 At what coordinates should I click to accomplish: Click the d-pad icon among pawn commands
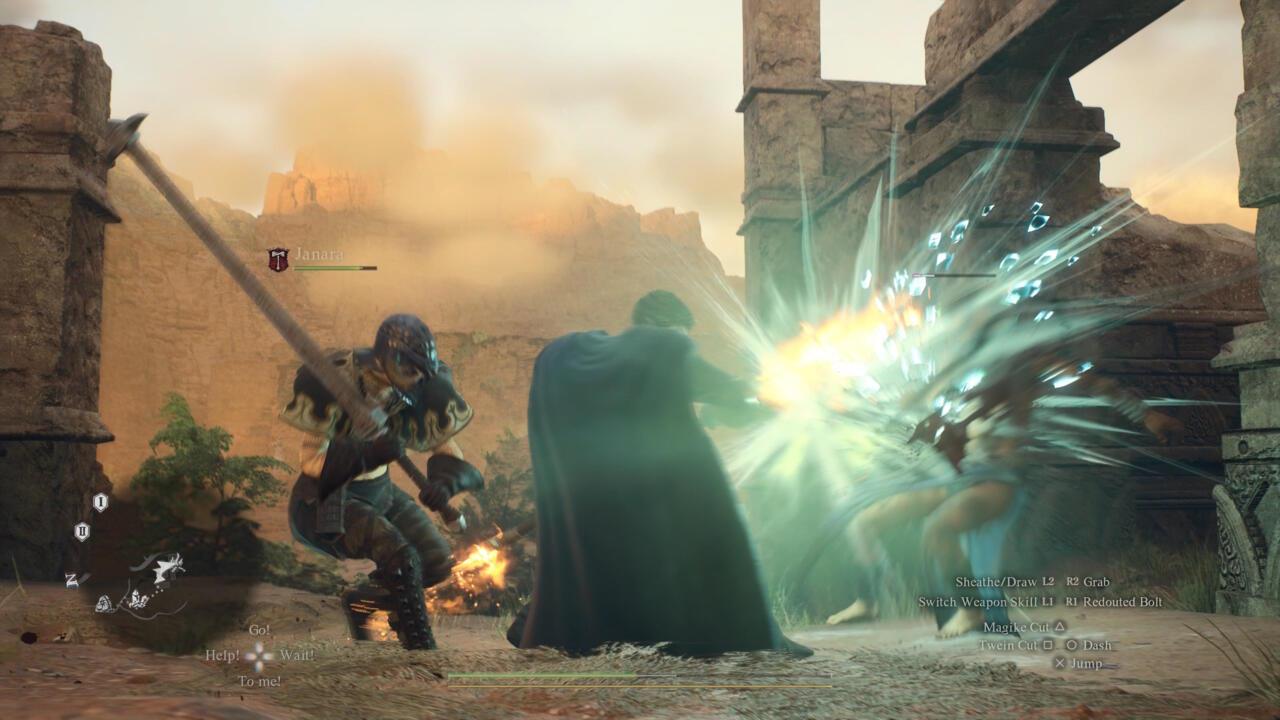259,656
